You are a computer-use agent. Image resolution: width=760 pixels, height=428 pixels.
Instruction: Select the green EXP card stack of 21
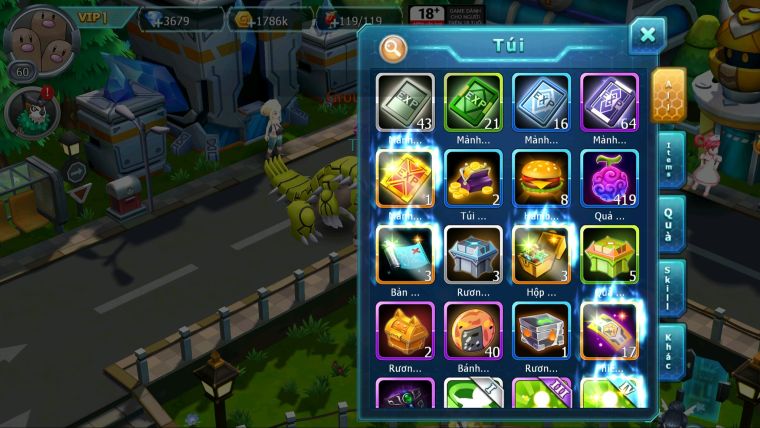(473, 102)
